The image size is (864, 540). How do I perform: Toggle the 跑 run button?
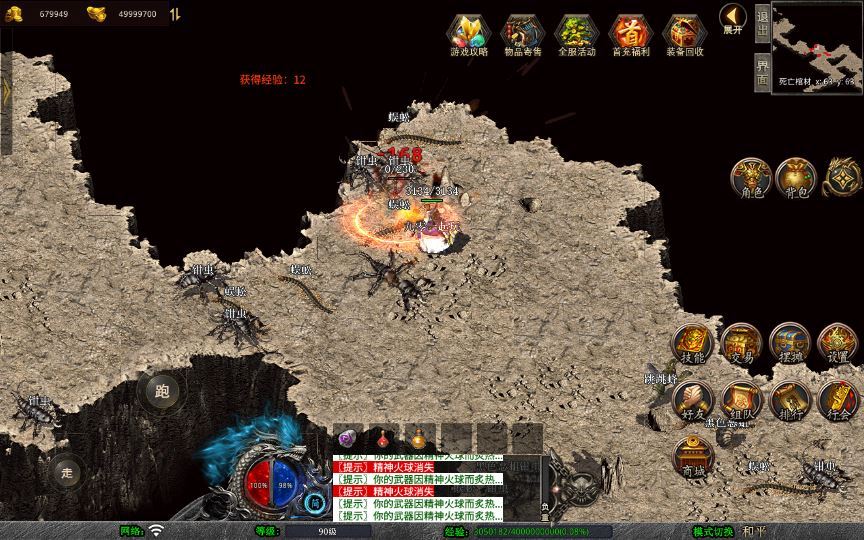(162, 391)
